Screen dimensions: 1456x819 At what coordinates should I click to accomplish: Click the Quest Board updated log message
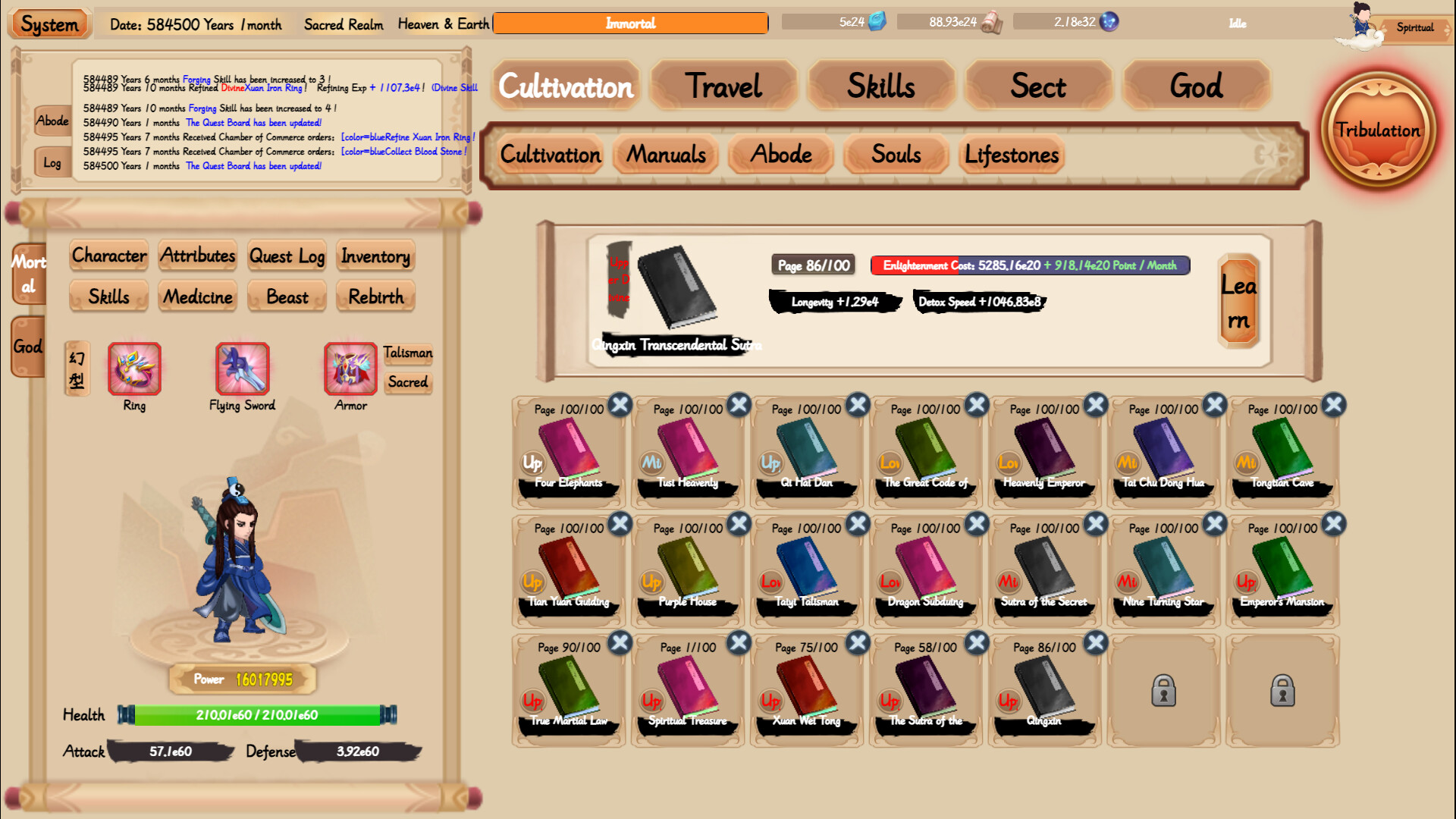pos(253,165)
